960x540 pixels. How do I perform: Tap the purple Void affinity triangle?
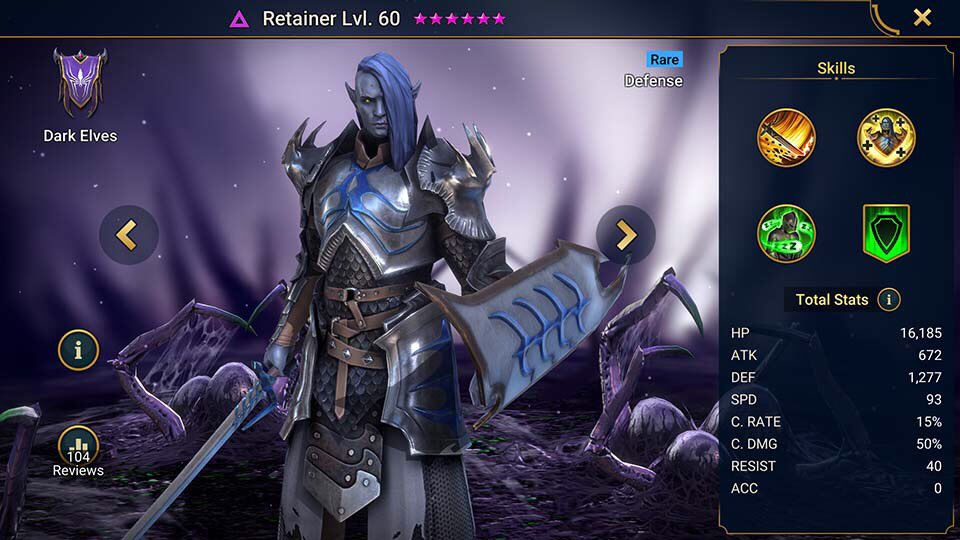coord(239,19)
